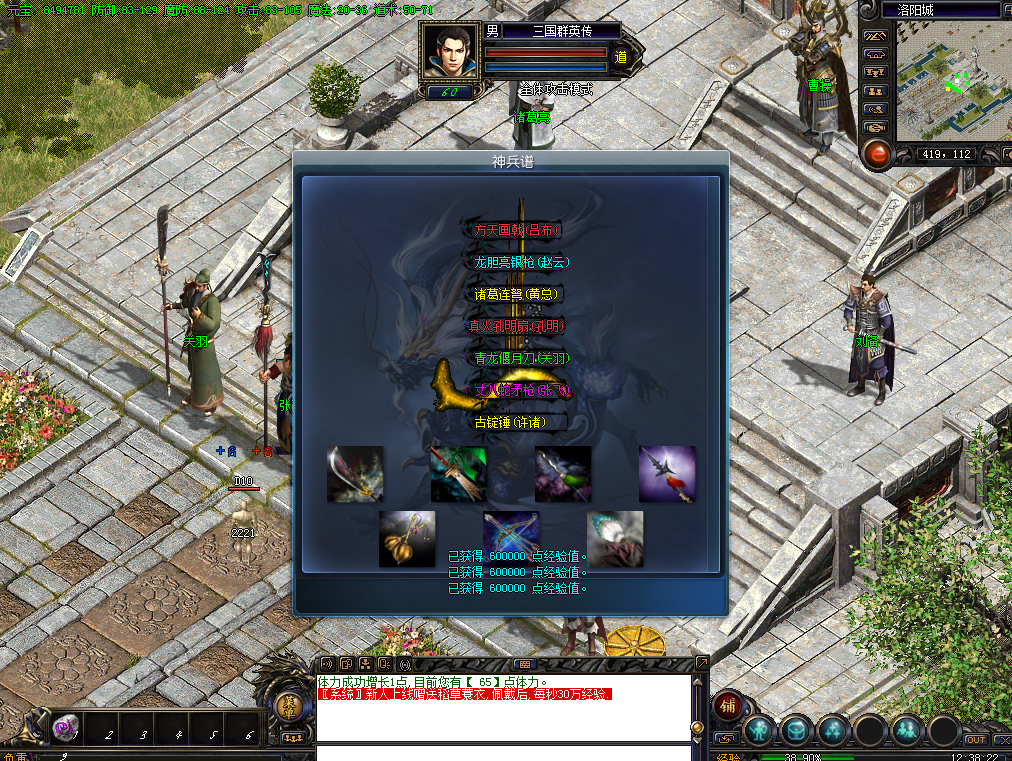Click the halberd thumbnail on purple background

[667, 474]
